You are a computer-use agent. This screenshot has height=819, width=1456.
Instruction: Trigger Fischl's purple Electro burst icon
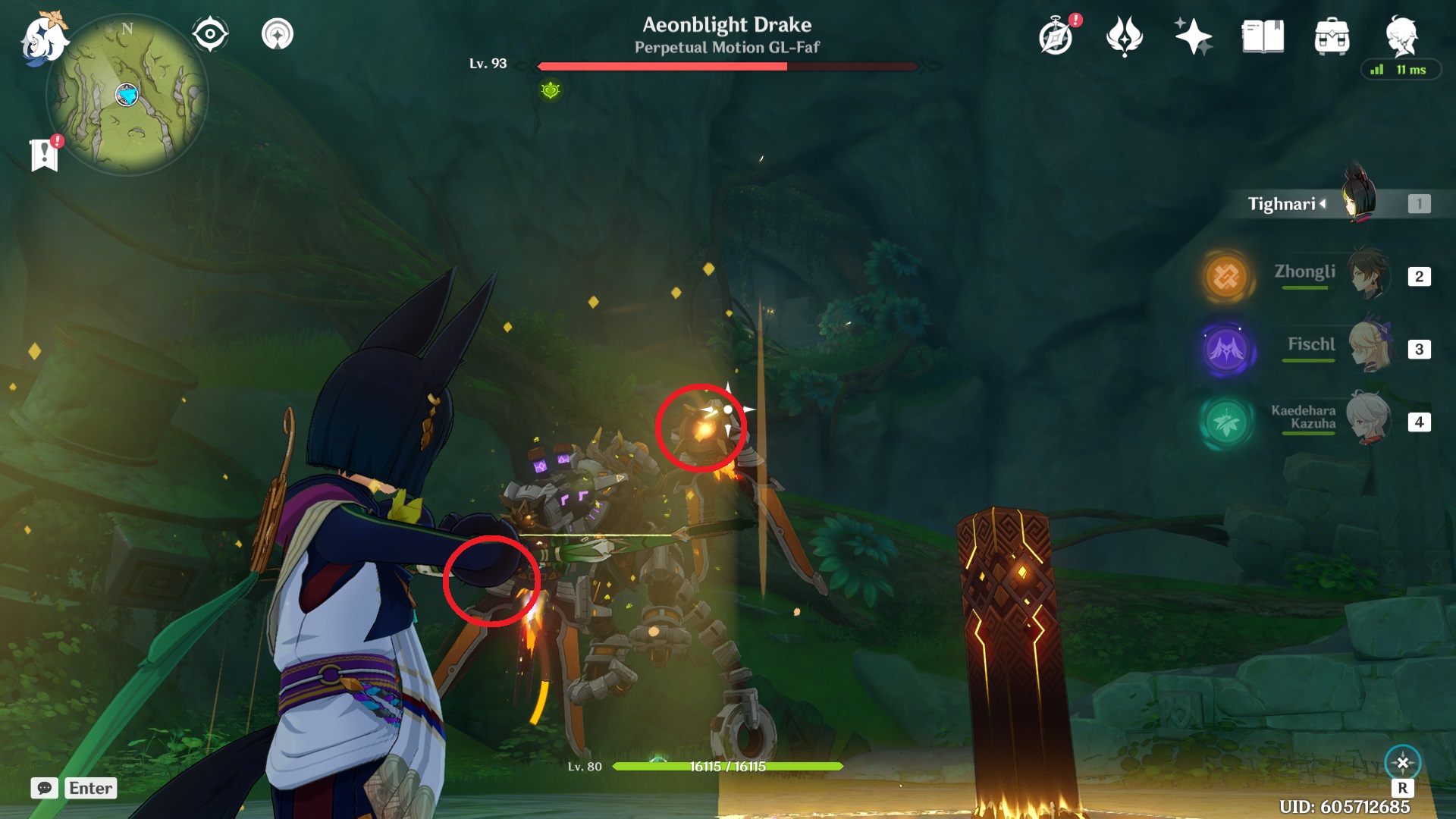coord(1228,348)
